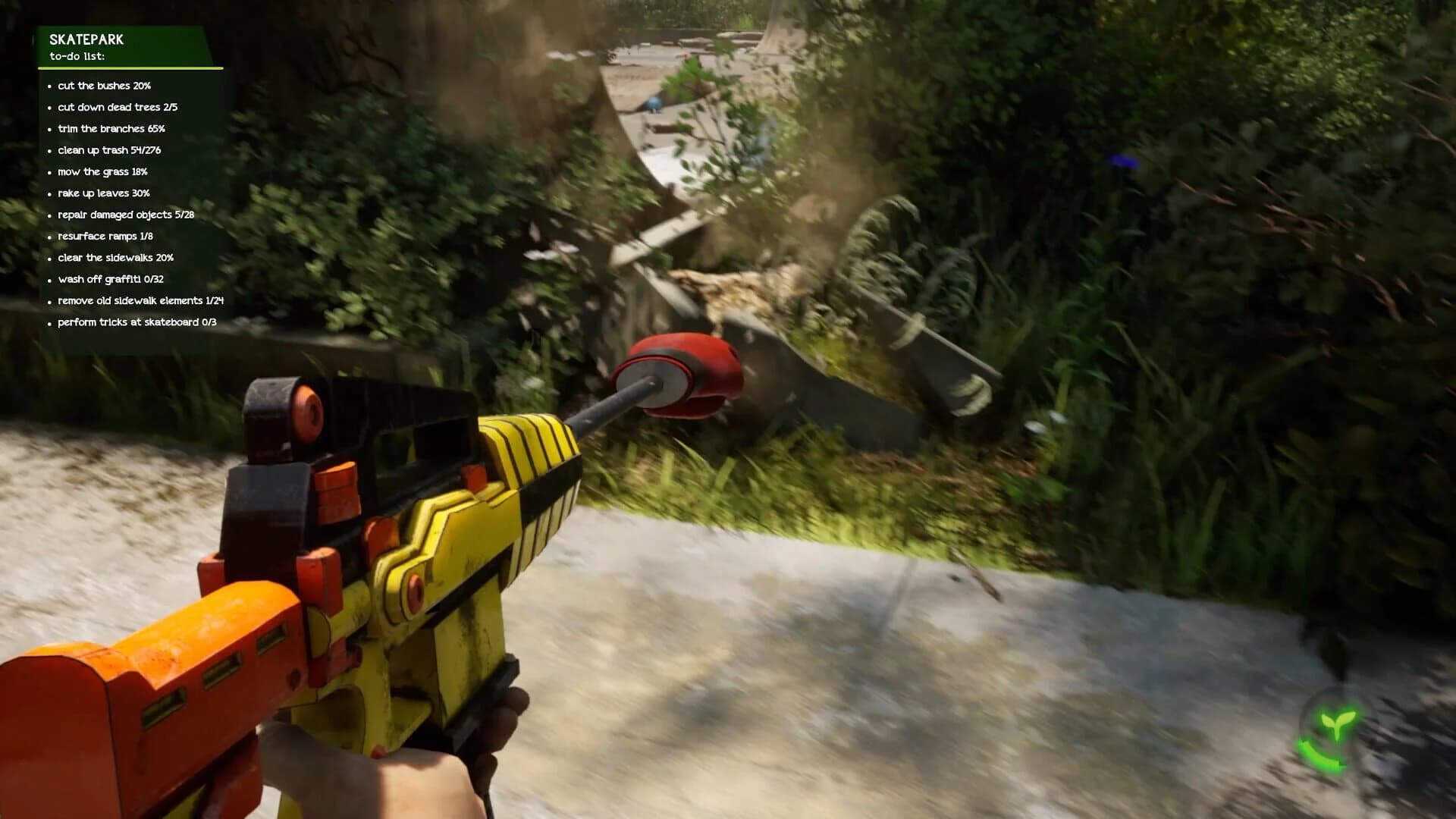
Task: Toggle completion on 'cut the bushes 20%'
Action: (x=104, y=86)
